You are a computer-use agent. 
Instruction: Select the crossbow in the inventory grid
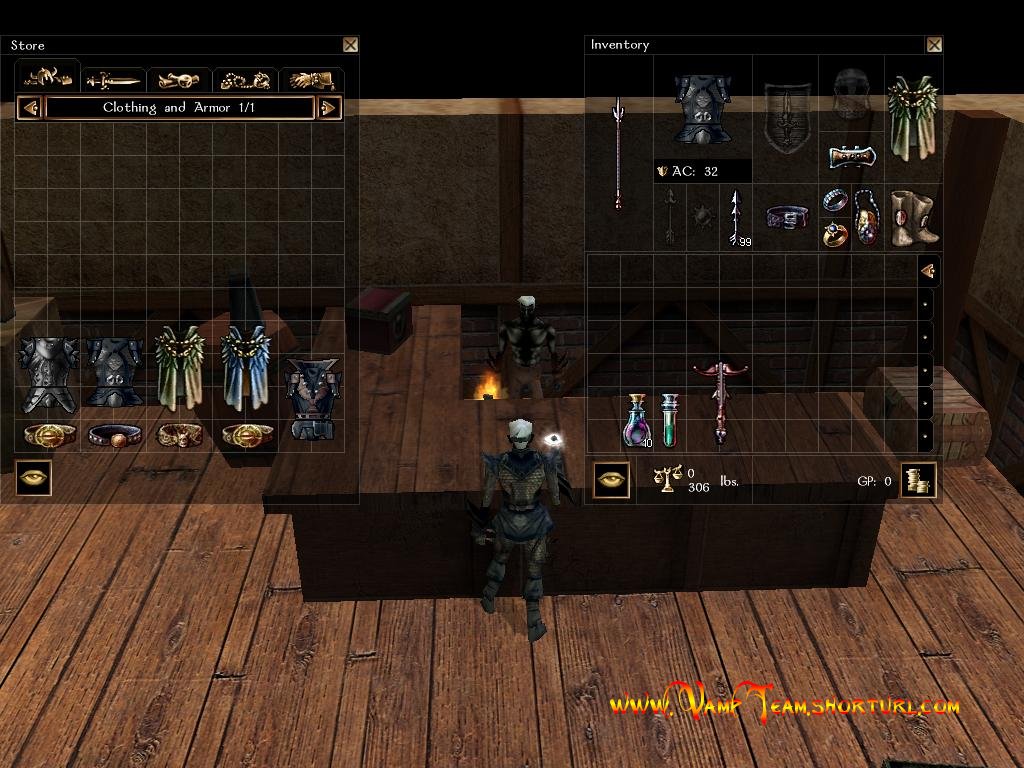(x=720, y=401)
